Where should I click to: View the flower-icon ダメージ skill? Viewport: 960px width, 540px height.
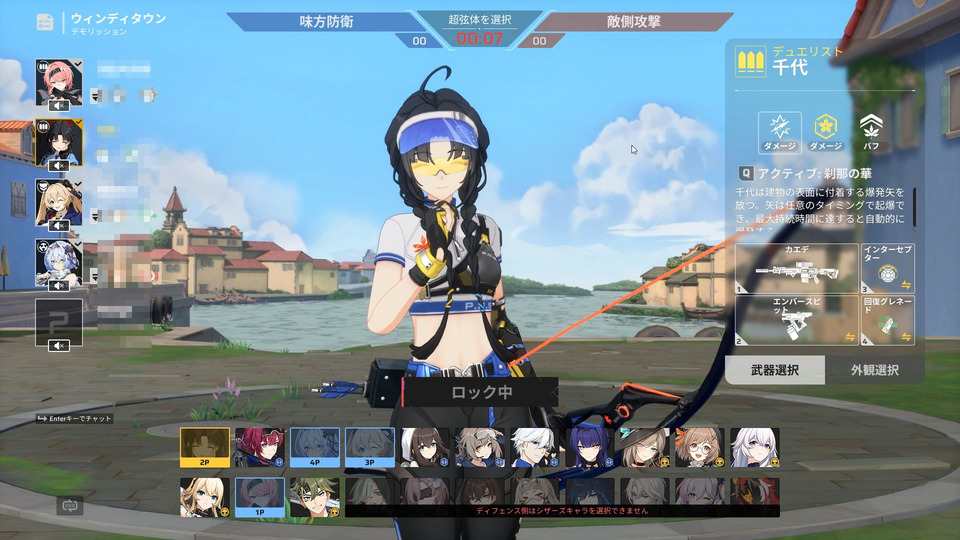825,129
